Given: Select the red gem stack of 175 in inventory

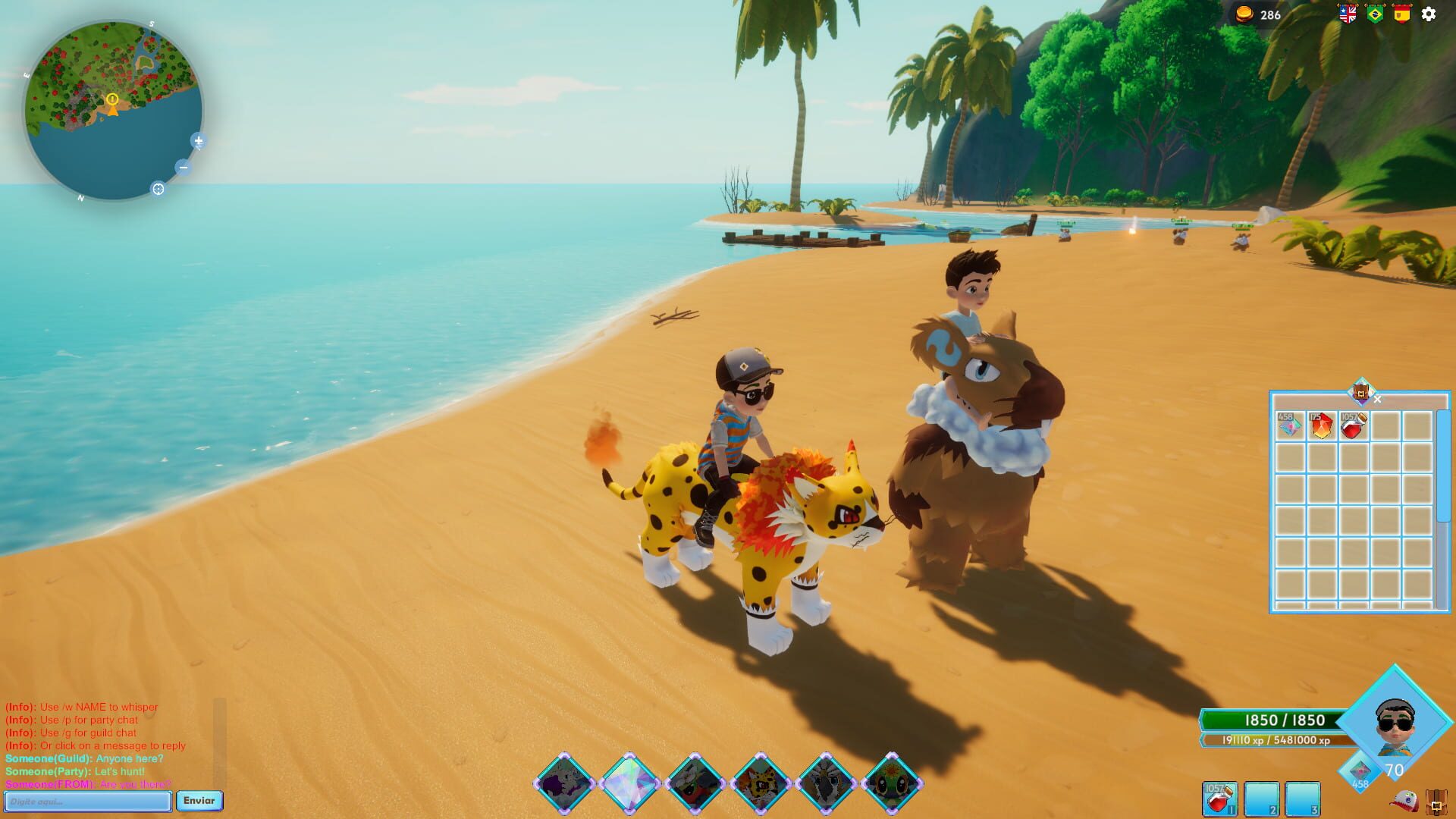Looking at the screenshot, I should 1321,426.
